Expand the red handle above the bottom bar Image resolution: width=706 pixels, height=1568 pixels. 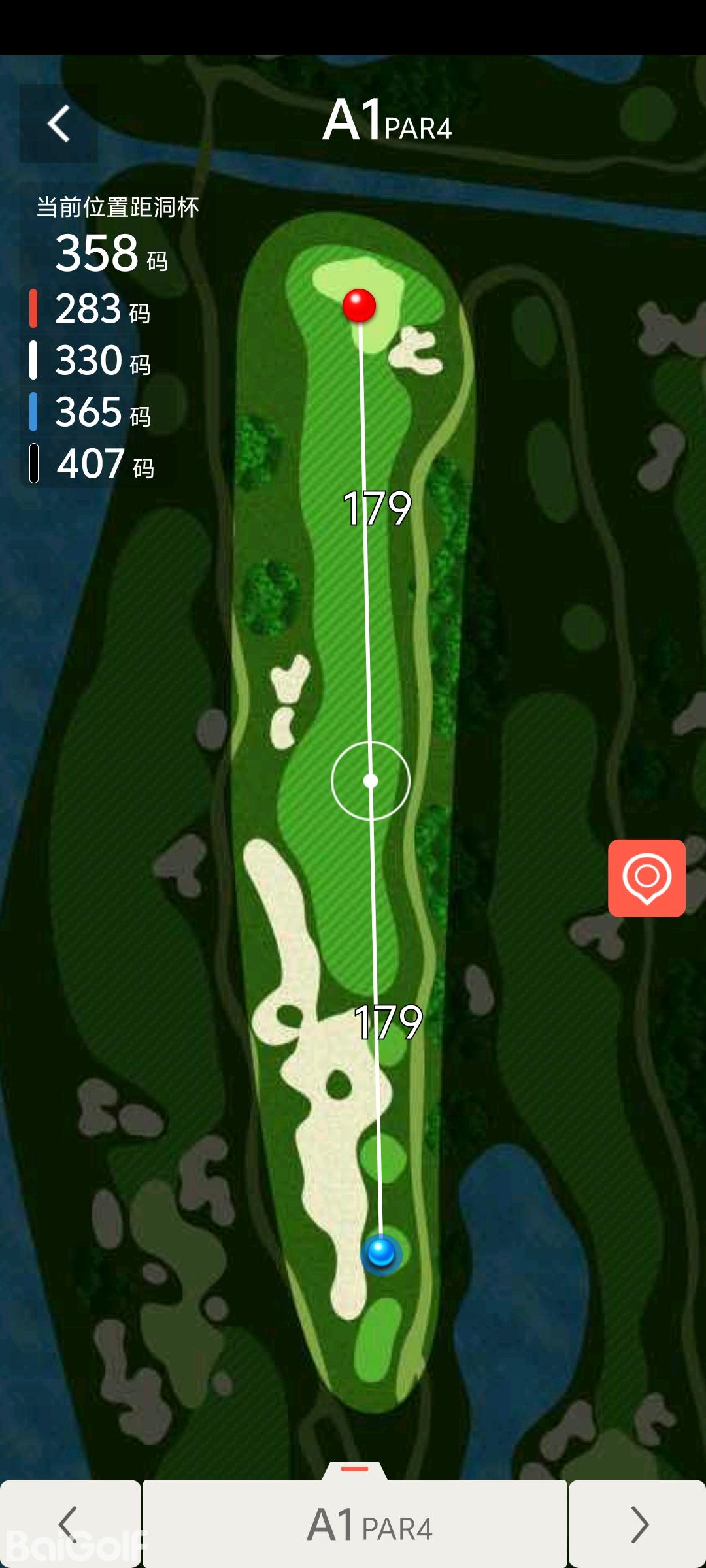355,1469
